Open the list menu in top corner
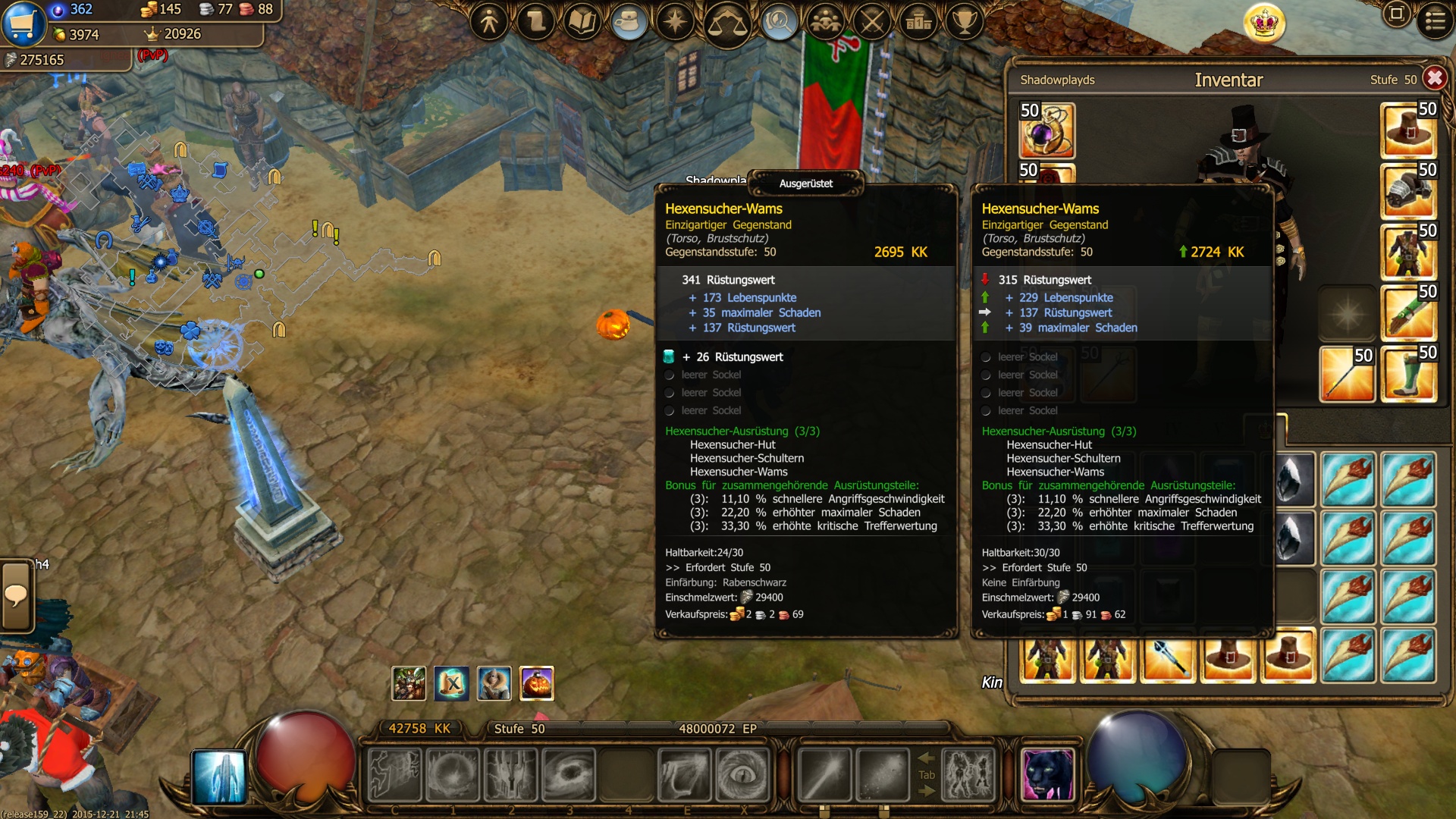 pos(1435,20)
